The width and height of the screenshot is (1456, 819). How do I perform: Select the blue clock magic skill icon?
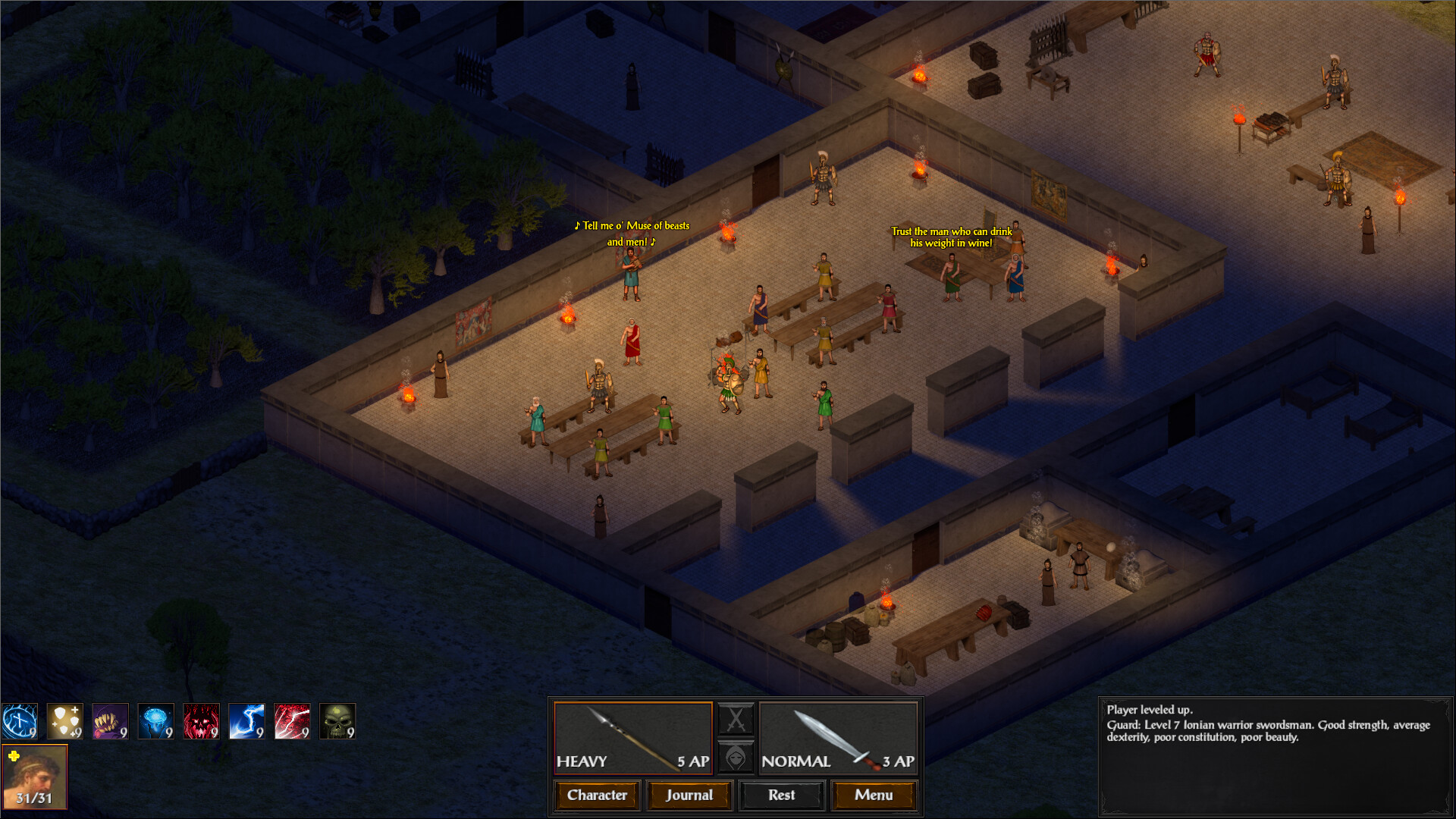(18, 721)
